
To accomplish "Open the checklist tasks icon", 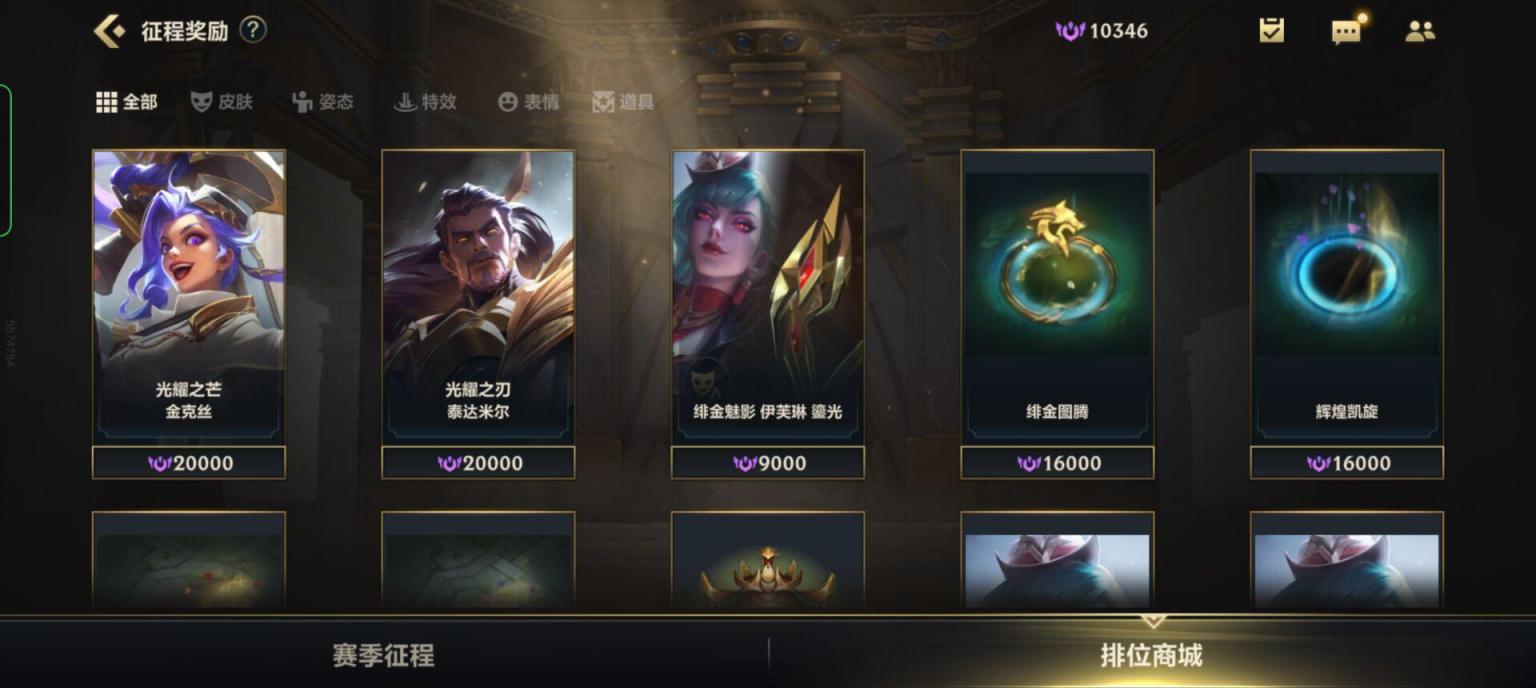I will pos(1271,31).
